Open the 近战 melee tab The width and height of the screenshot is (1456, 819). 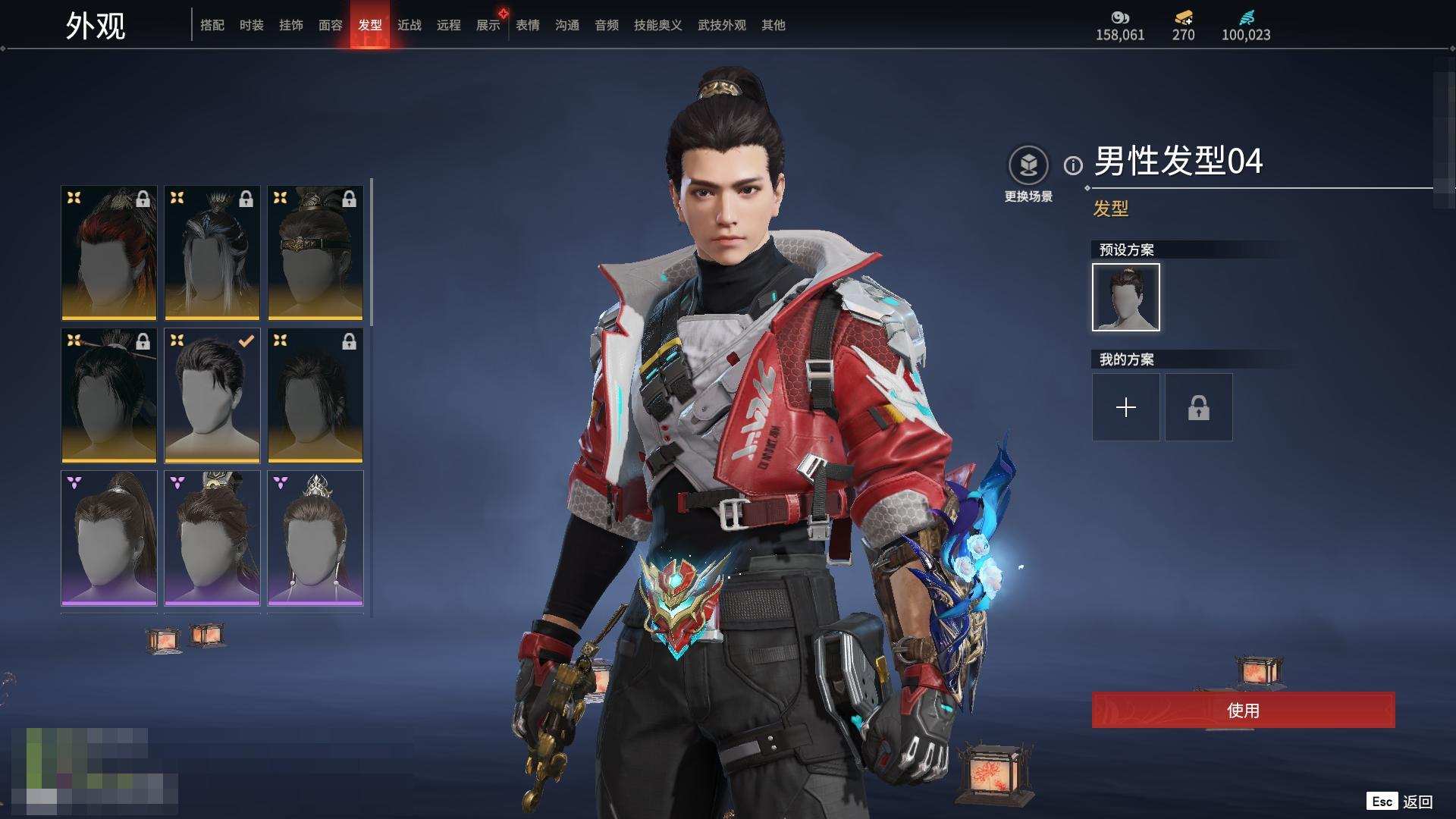[409, 25]
